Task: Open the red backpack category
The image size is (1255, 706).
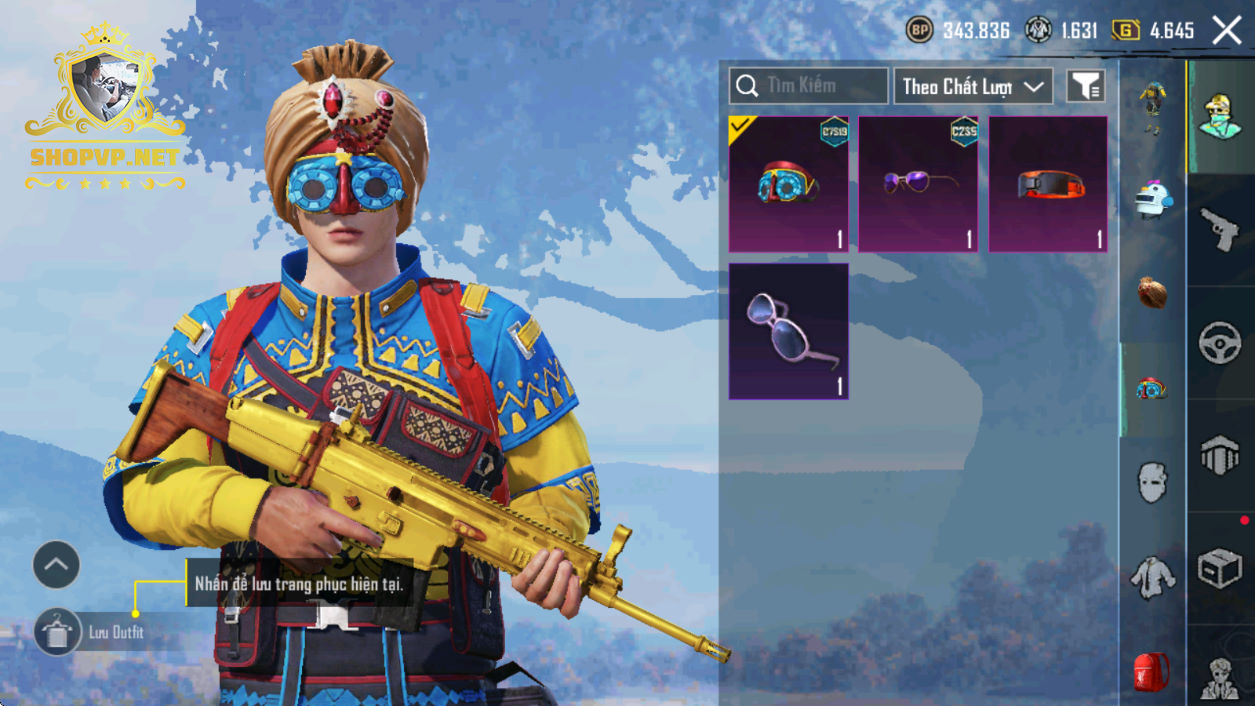Action: click(1153, 672)
